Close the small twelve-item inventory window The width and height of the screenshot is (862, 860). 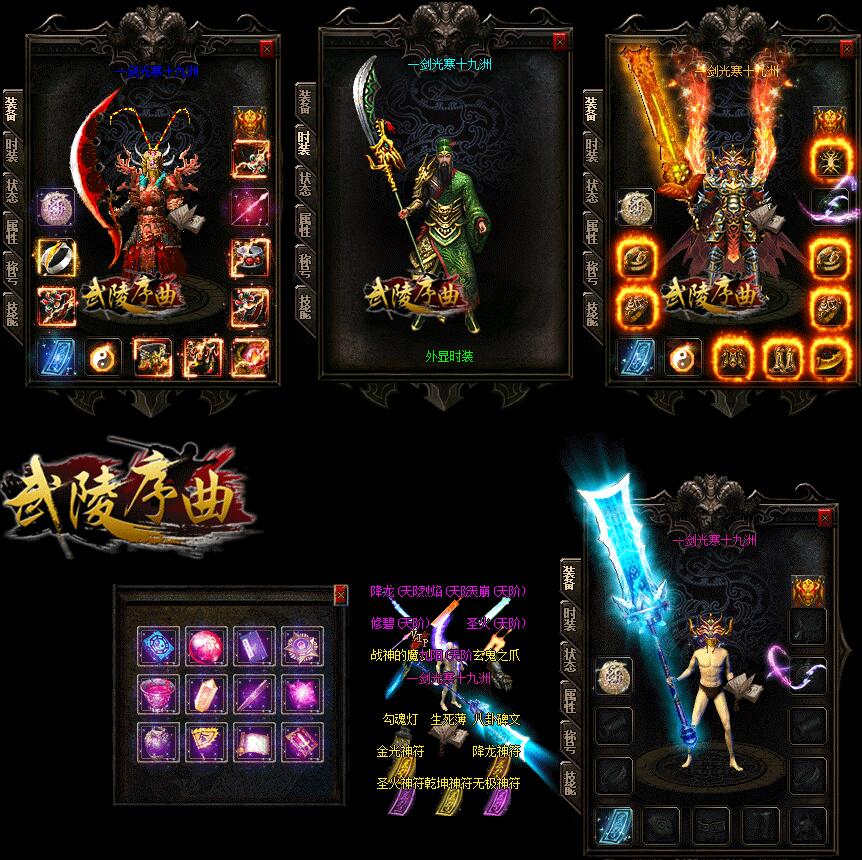point(340,594)
